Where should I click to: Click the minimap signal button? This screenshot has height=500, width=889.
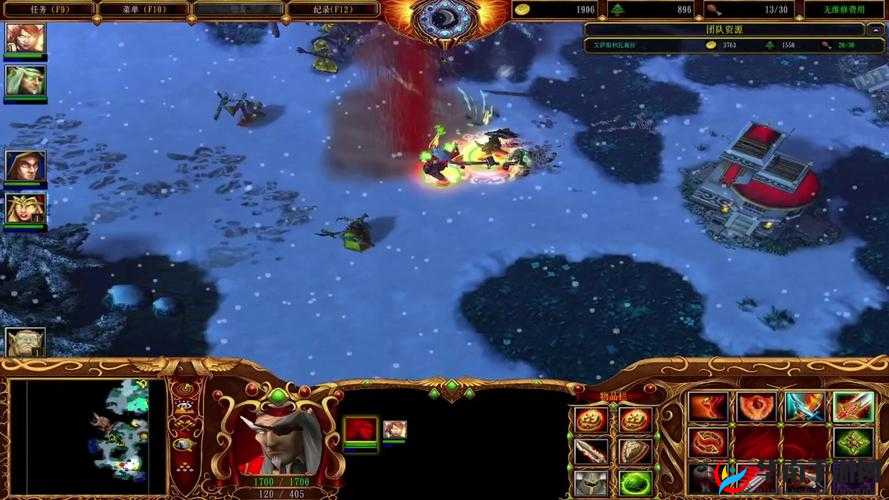[184, 388]
